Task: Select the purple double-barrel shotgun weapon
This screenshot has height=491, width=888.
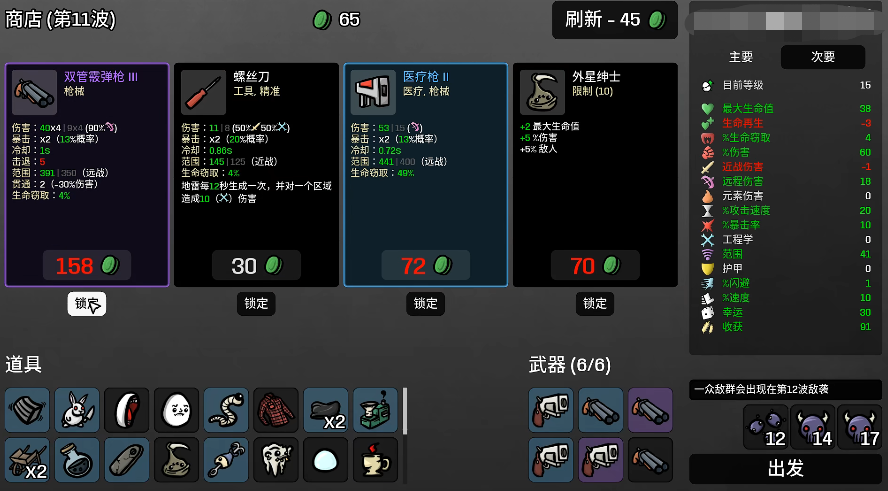Action: pyautogui.click(x=650, y=410)
